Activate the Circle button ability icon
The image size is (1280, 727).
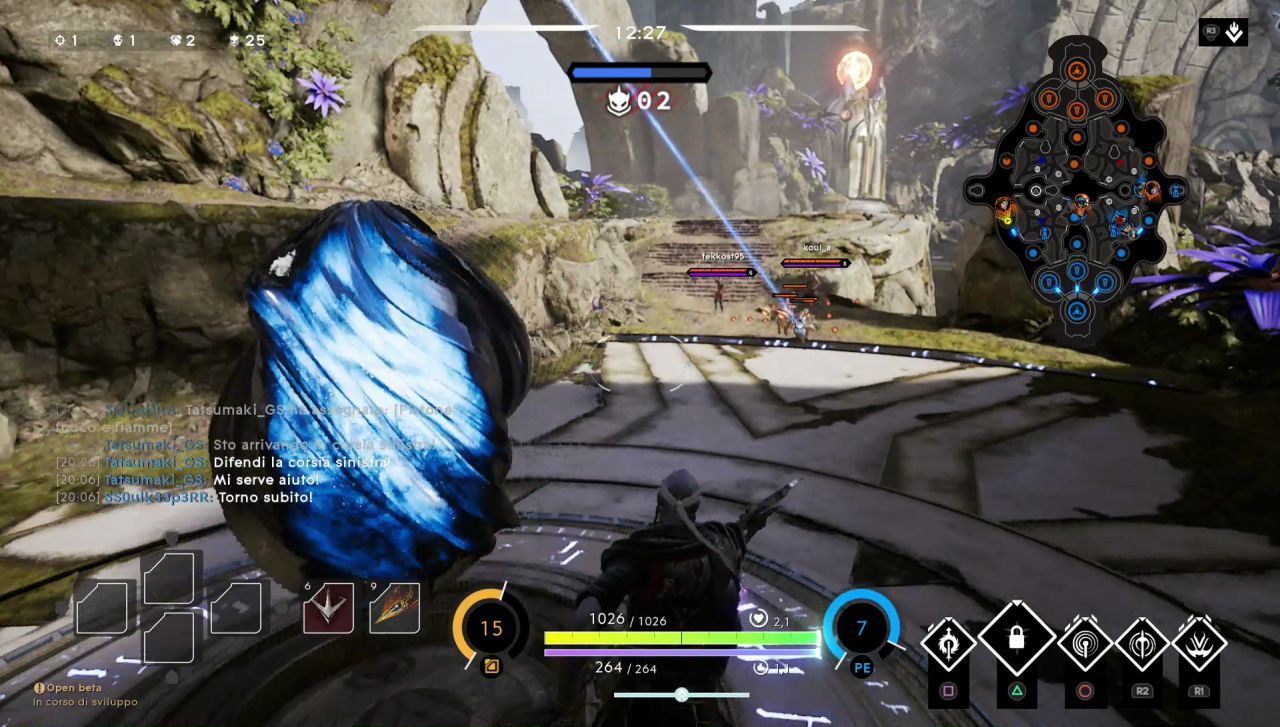(x=1087, y=643)
